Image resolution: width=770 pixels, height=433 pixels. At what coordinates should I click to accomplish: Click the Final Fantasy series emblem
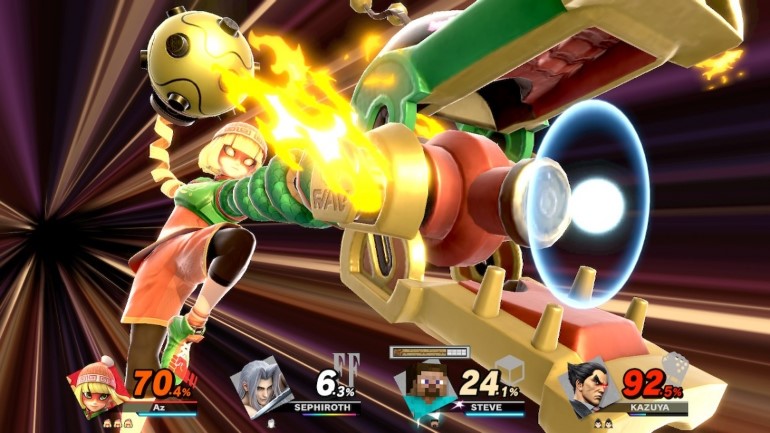click(x=345, y=365)
